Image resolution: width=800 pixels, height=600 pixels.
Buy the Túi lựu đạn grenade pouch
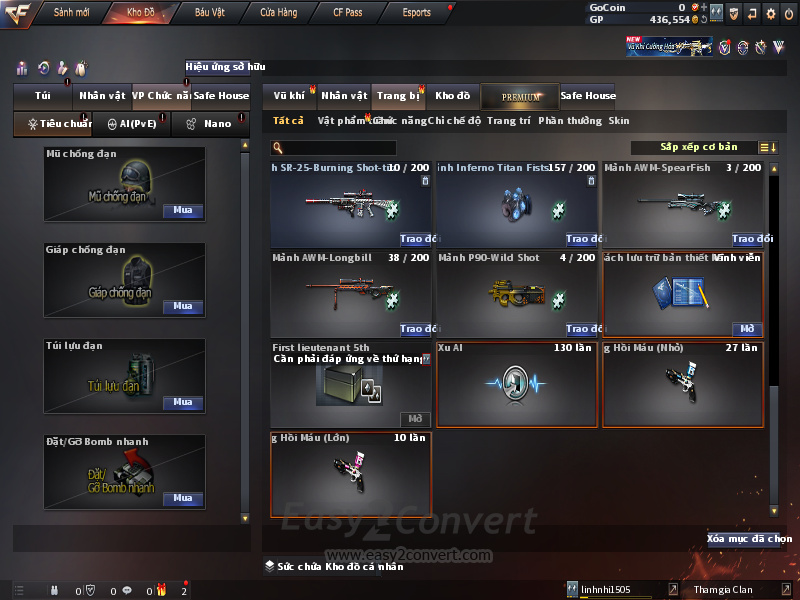pos(182,402)
